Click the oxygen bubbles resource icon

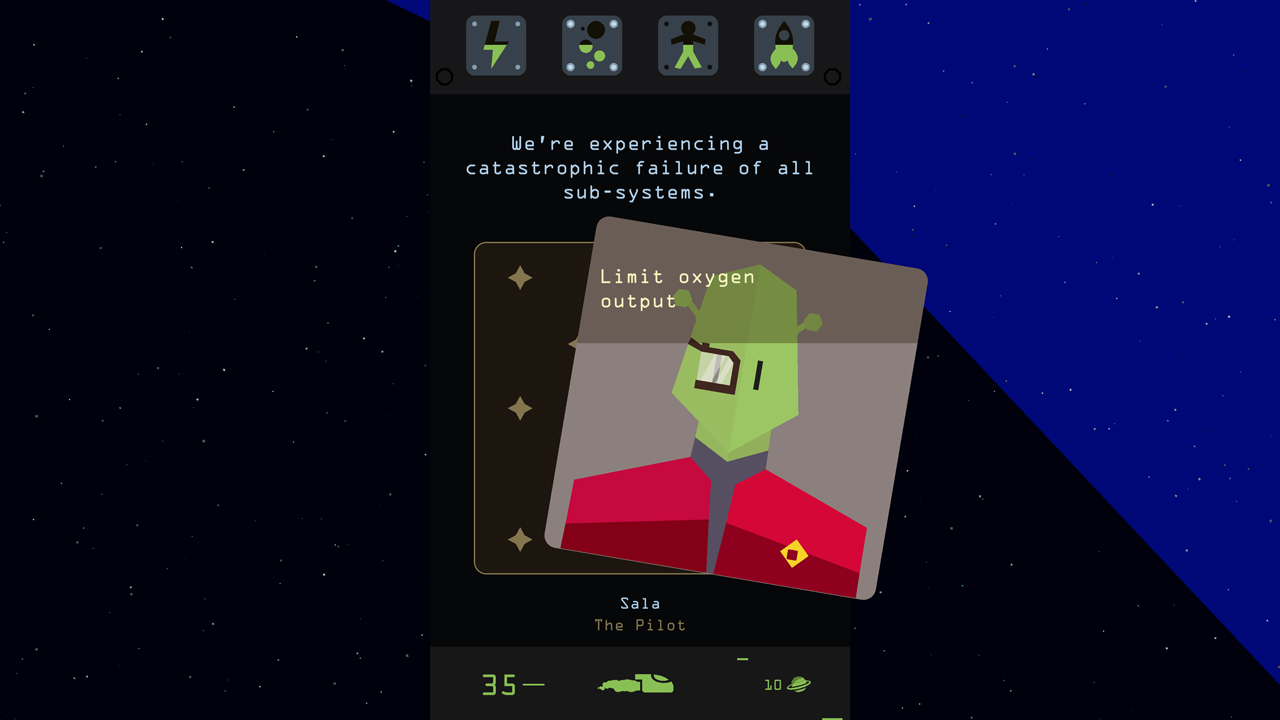tap(592, 44)
